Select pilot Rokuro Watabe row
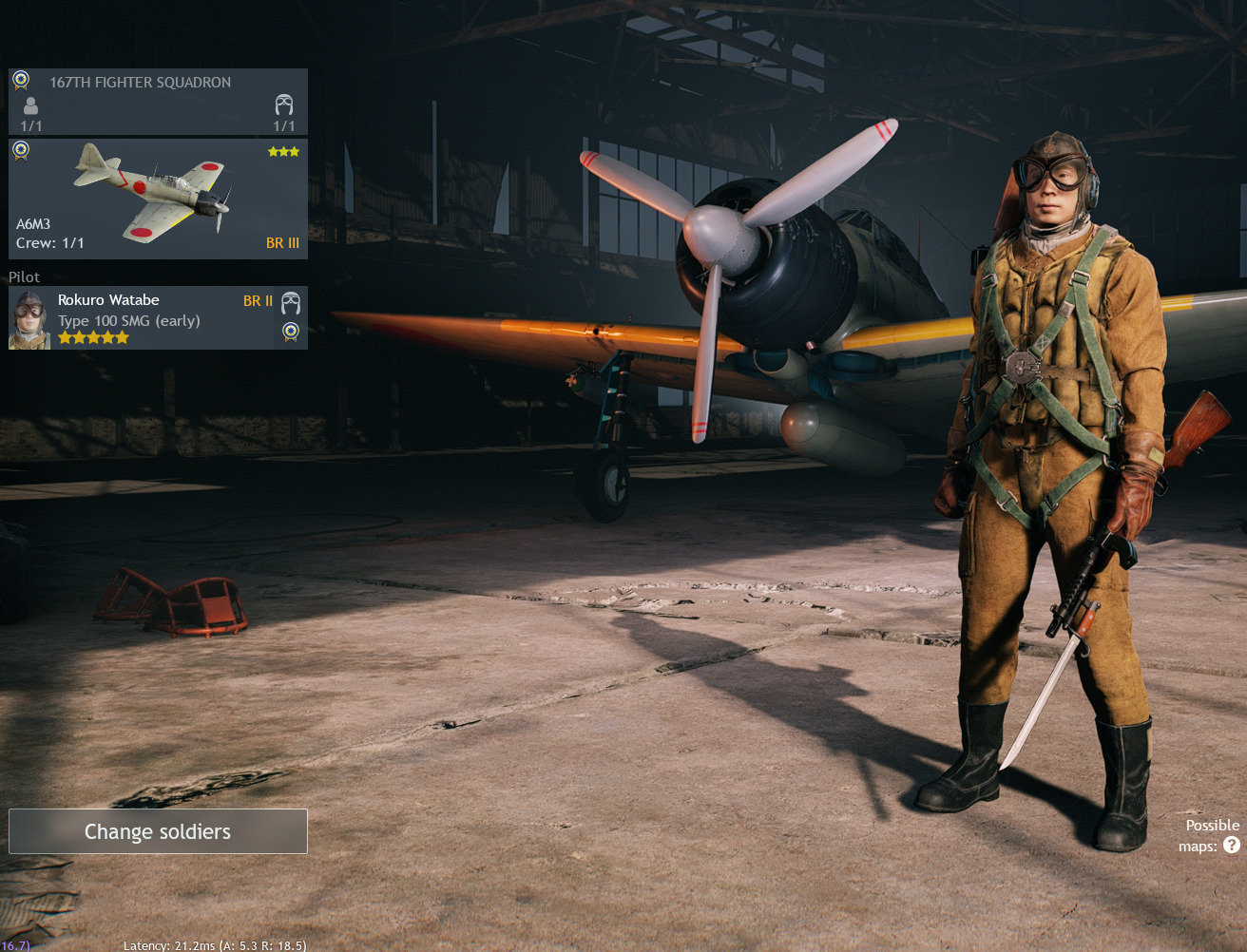This screenshot has height=952, width=1247. [158, 318]
